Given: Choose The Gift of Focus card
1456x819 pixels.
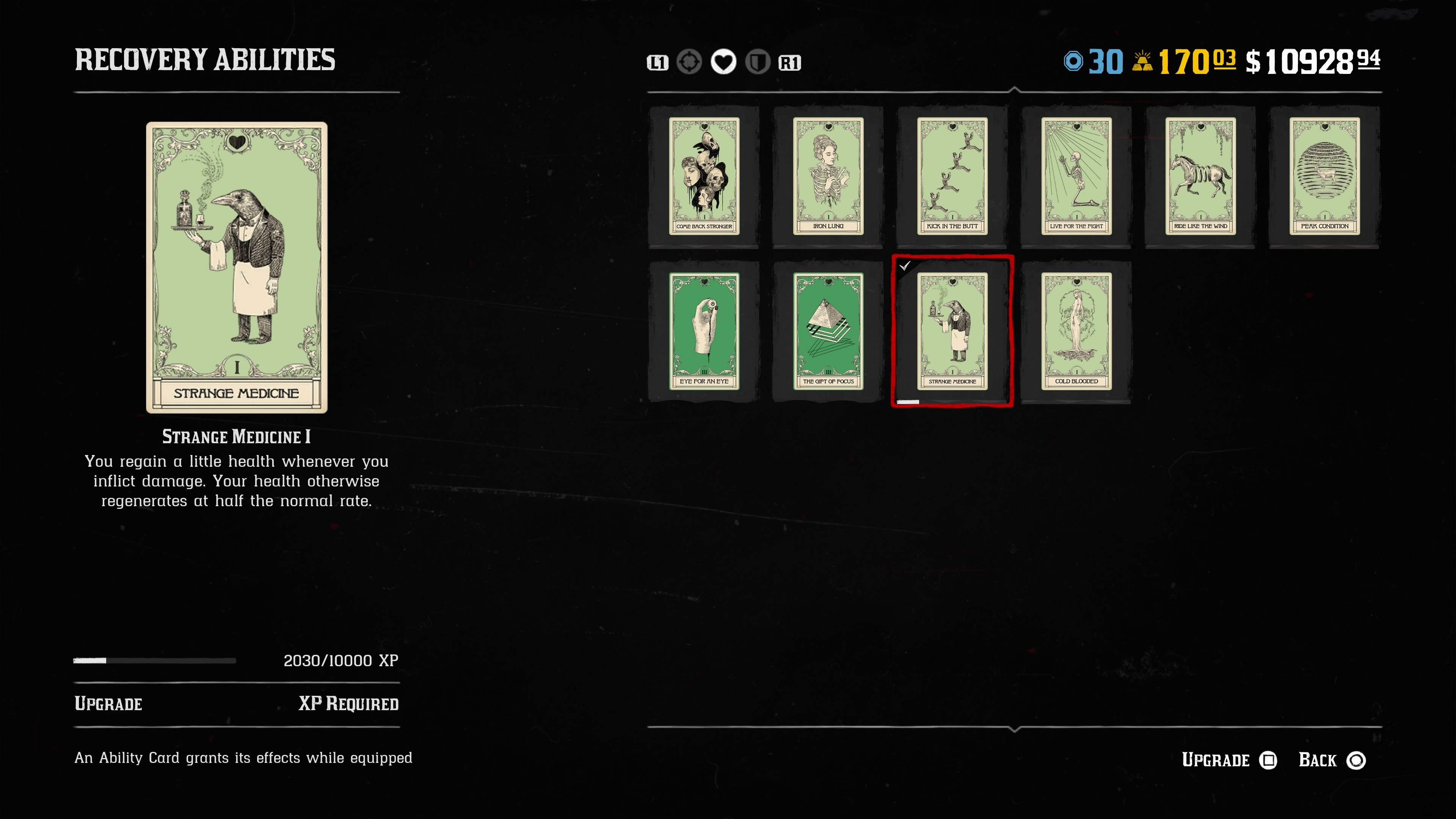Looking at the screenshot, I should [x=828, y=331].
